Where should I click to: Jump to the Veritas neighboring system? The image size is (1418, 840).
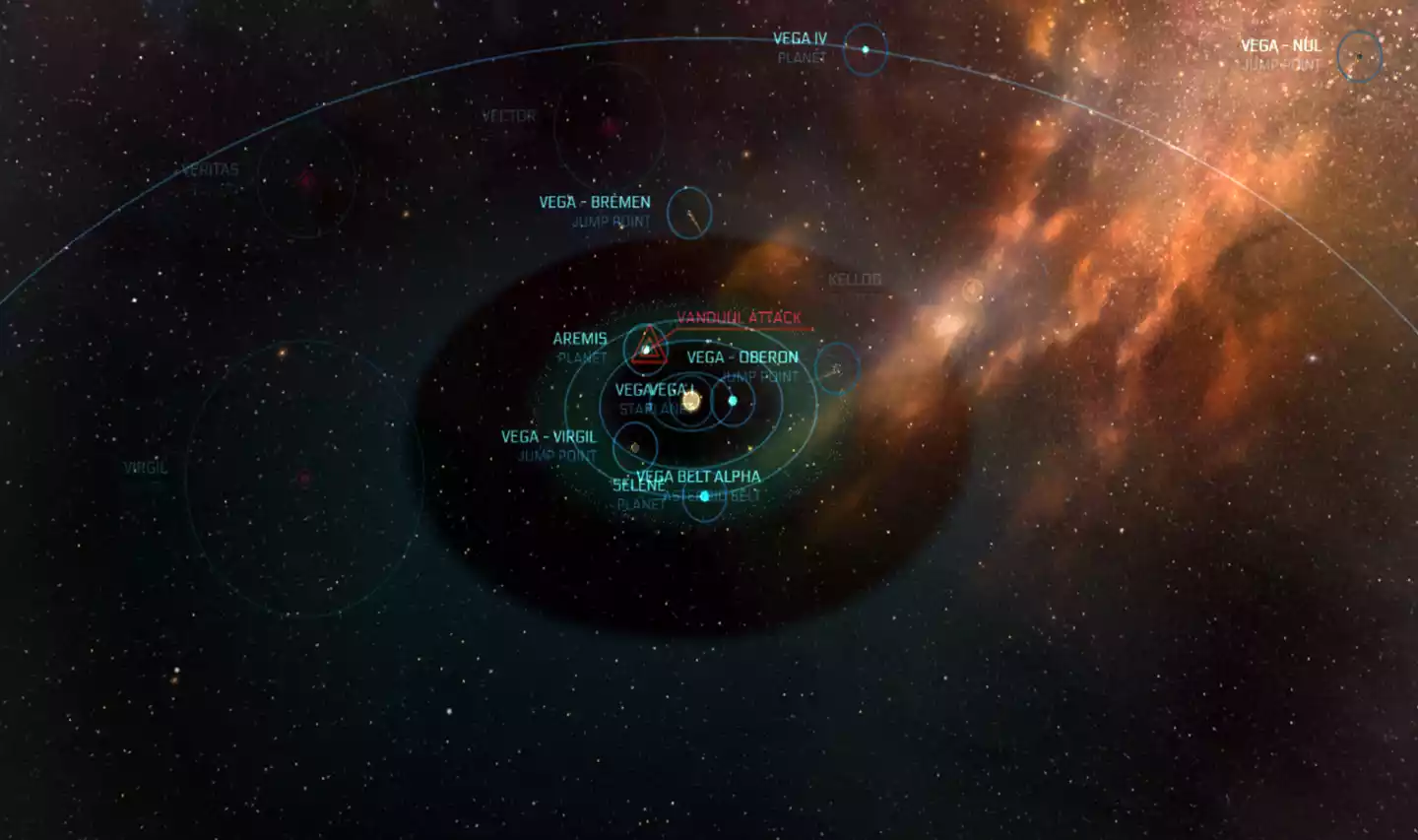(306, 180)
